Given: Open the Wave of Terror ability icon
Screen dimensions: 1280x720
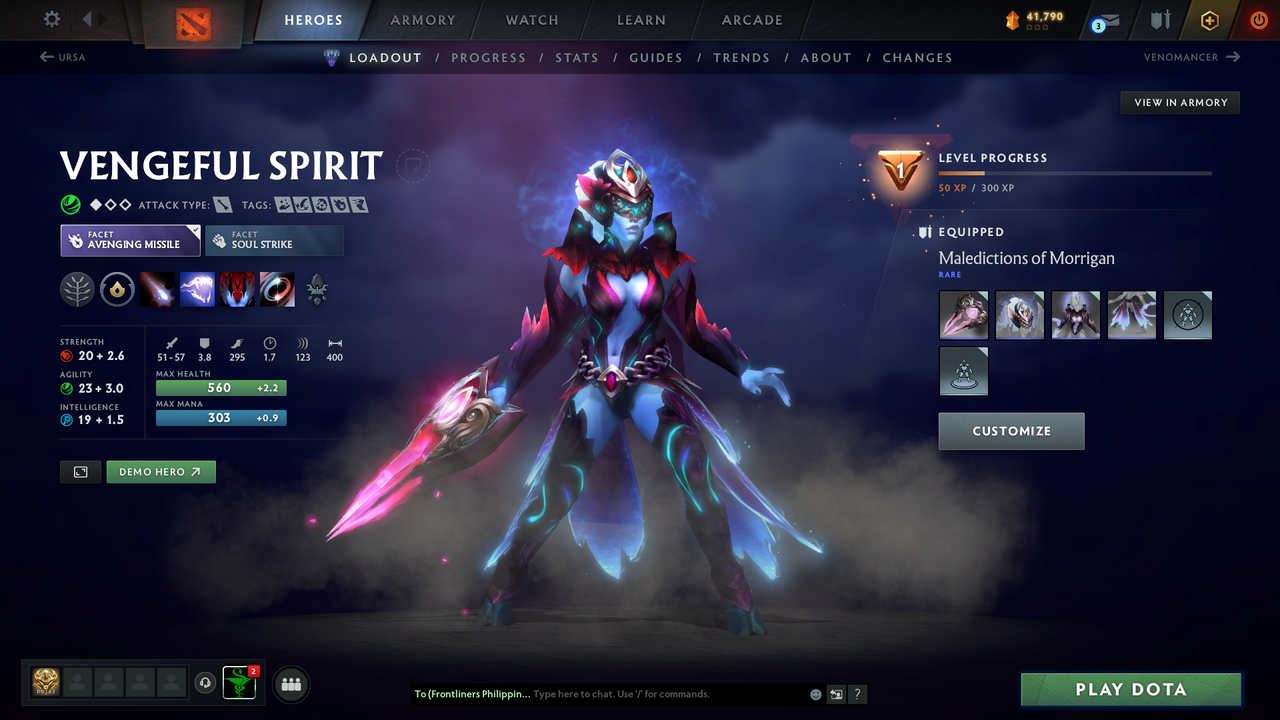Looking at the screenshot, I should 197,290.
